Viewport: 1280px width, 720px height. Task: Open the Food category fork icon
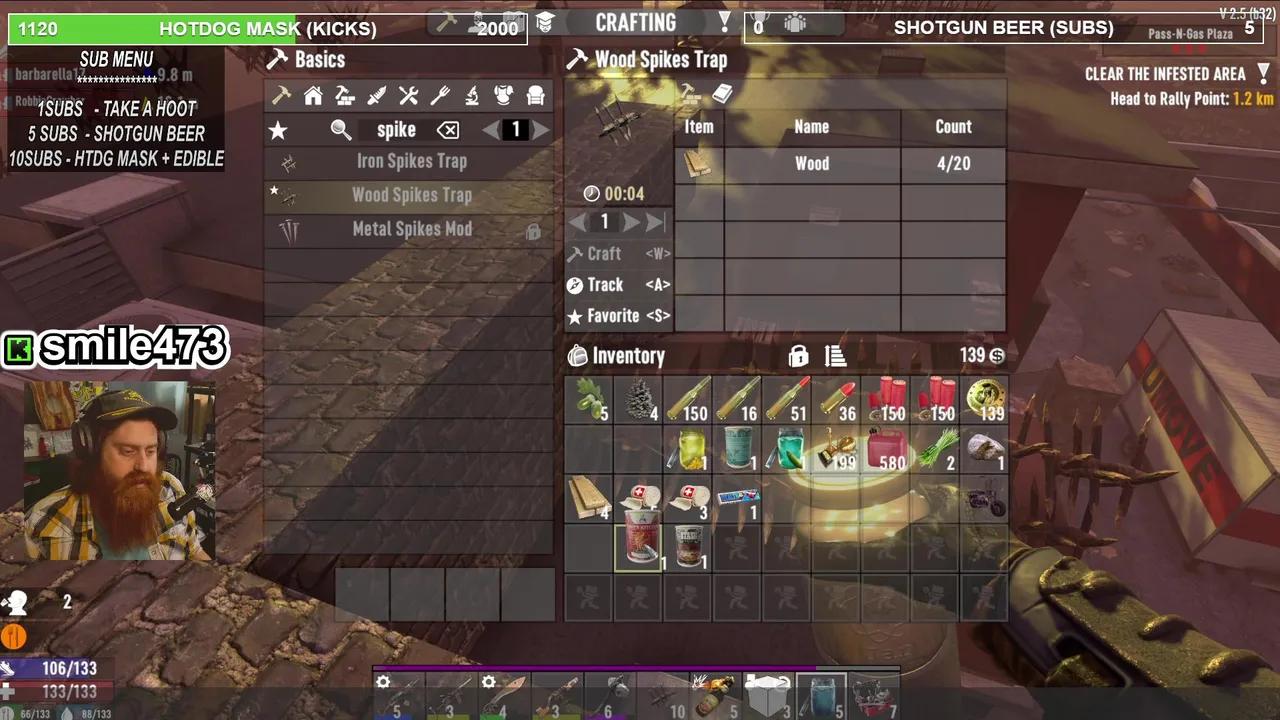click(x=439, y=96)
